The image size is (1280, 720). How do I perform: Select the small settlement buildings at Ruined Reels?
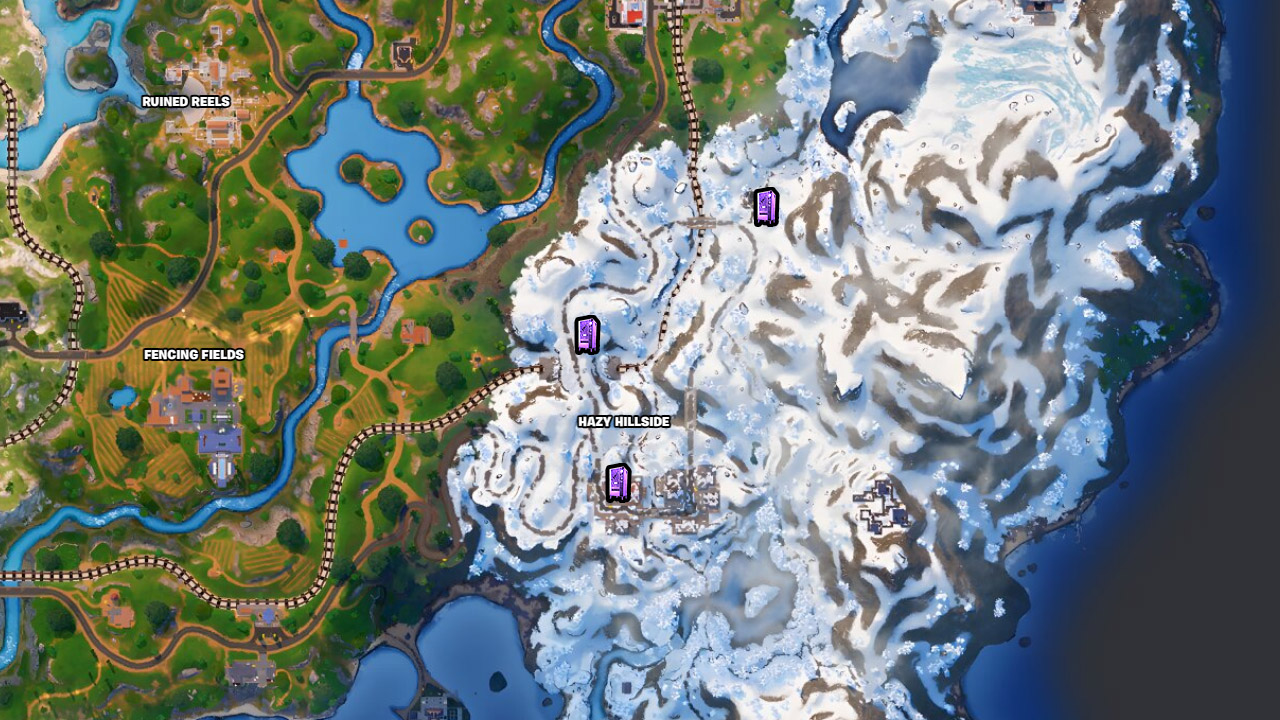215,70
